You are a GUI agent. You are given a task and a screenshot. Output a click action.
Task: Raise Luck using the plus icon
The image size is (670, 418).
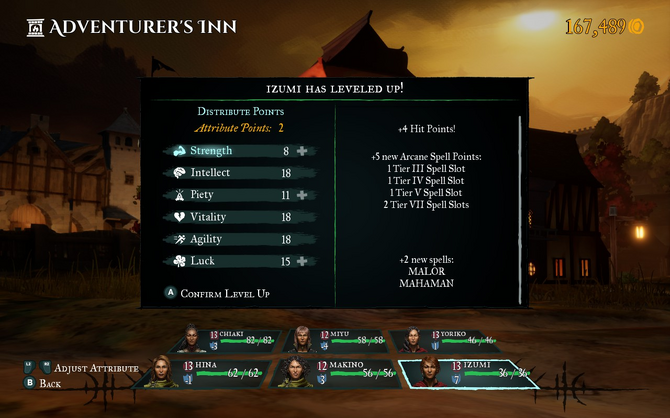point(301,261)
